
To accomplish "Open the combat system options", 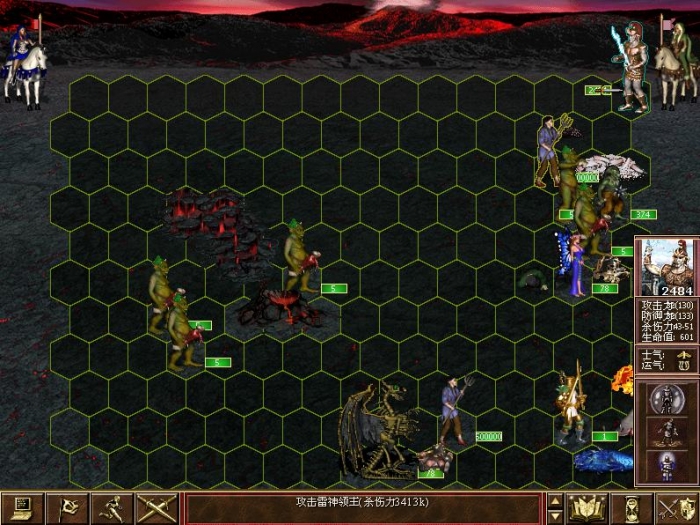I will [22, 508].
